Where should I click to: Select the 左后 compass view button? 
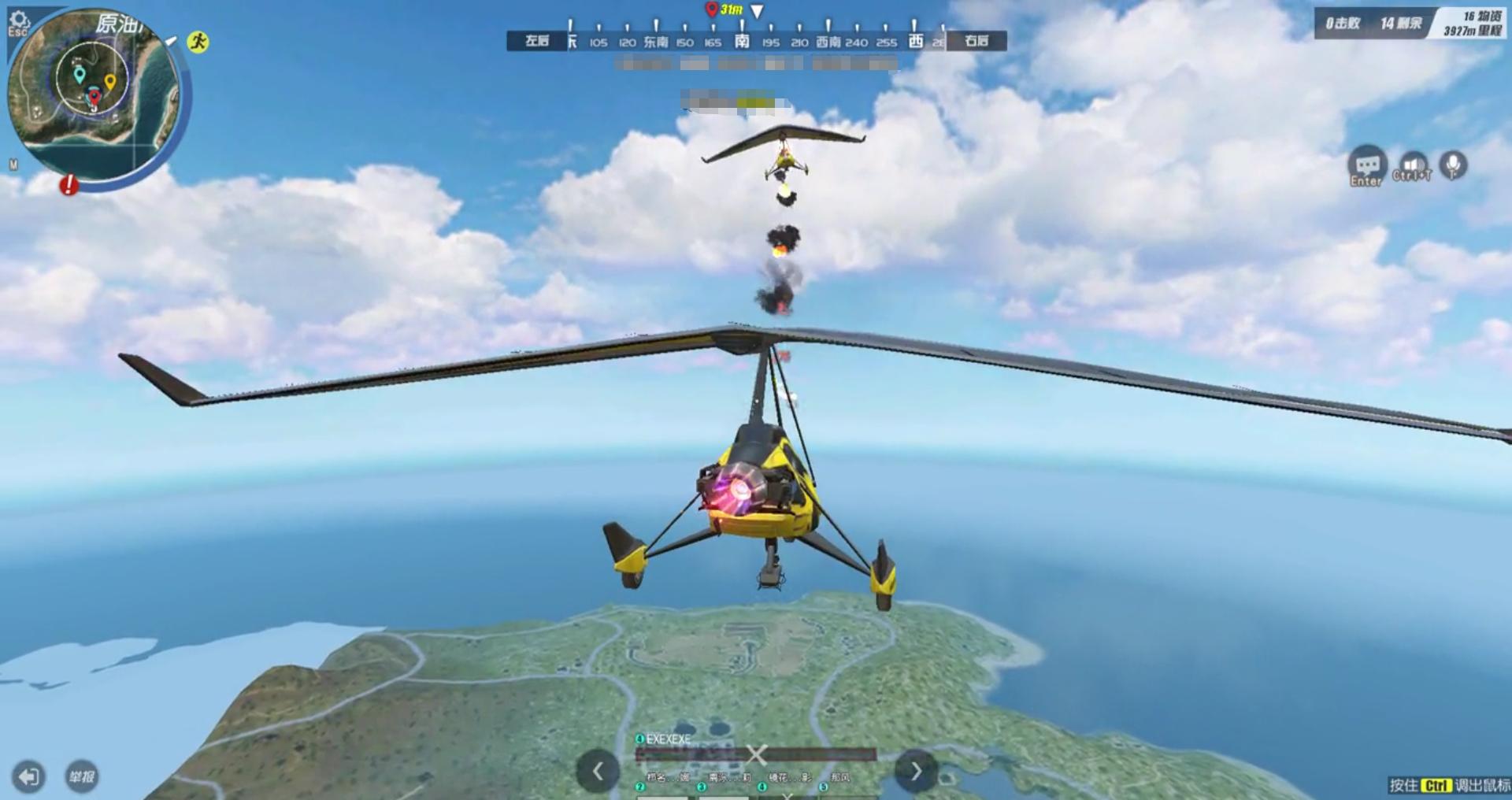click(x=537, y=41)
